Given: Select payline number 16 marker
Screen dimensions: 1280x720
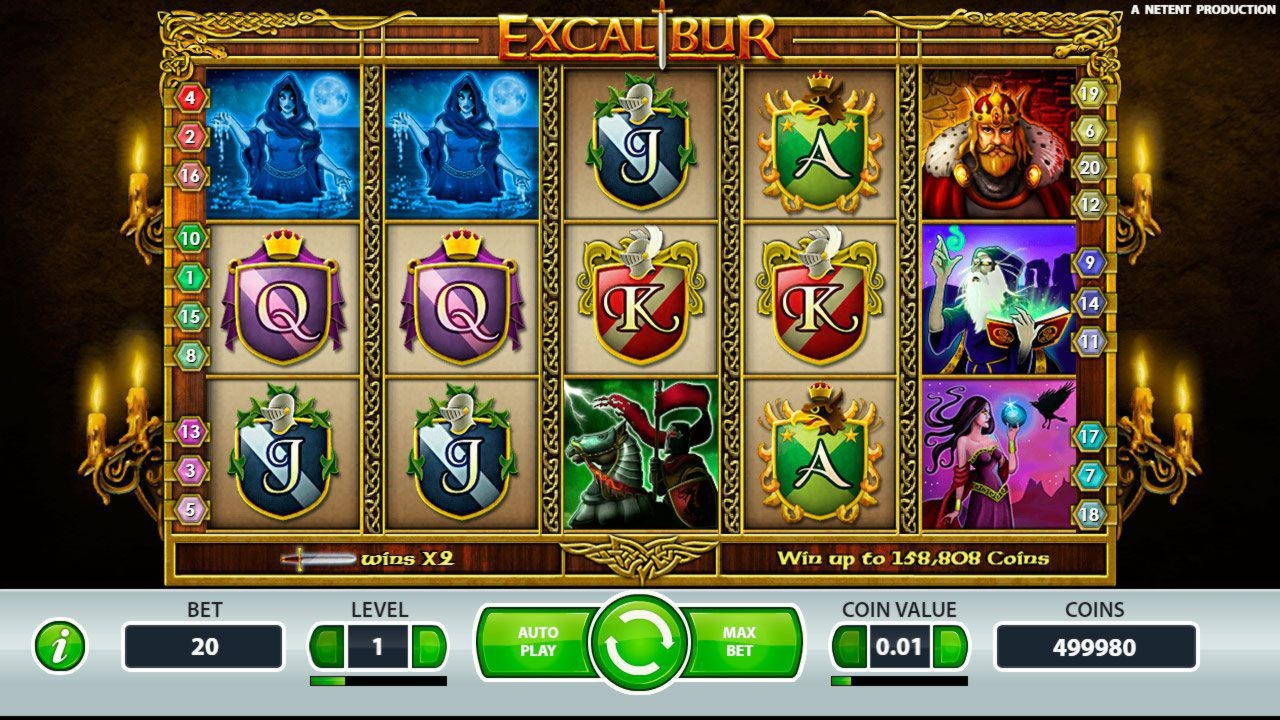Looking at the screenshot, I should (190, 176).
